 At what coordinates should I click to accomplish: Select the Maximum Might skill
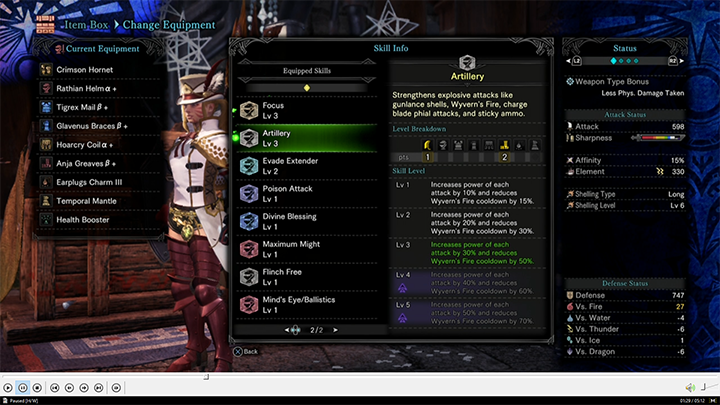300,249
